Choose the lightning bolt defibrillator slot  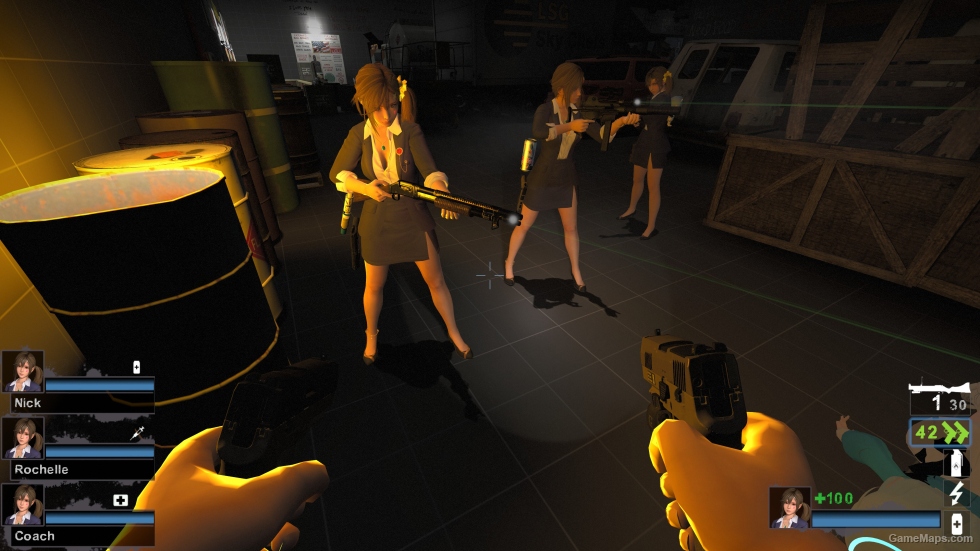click(x=957, y=493)
